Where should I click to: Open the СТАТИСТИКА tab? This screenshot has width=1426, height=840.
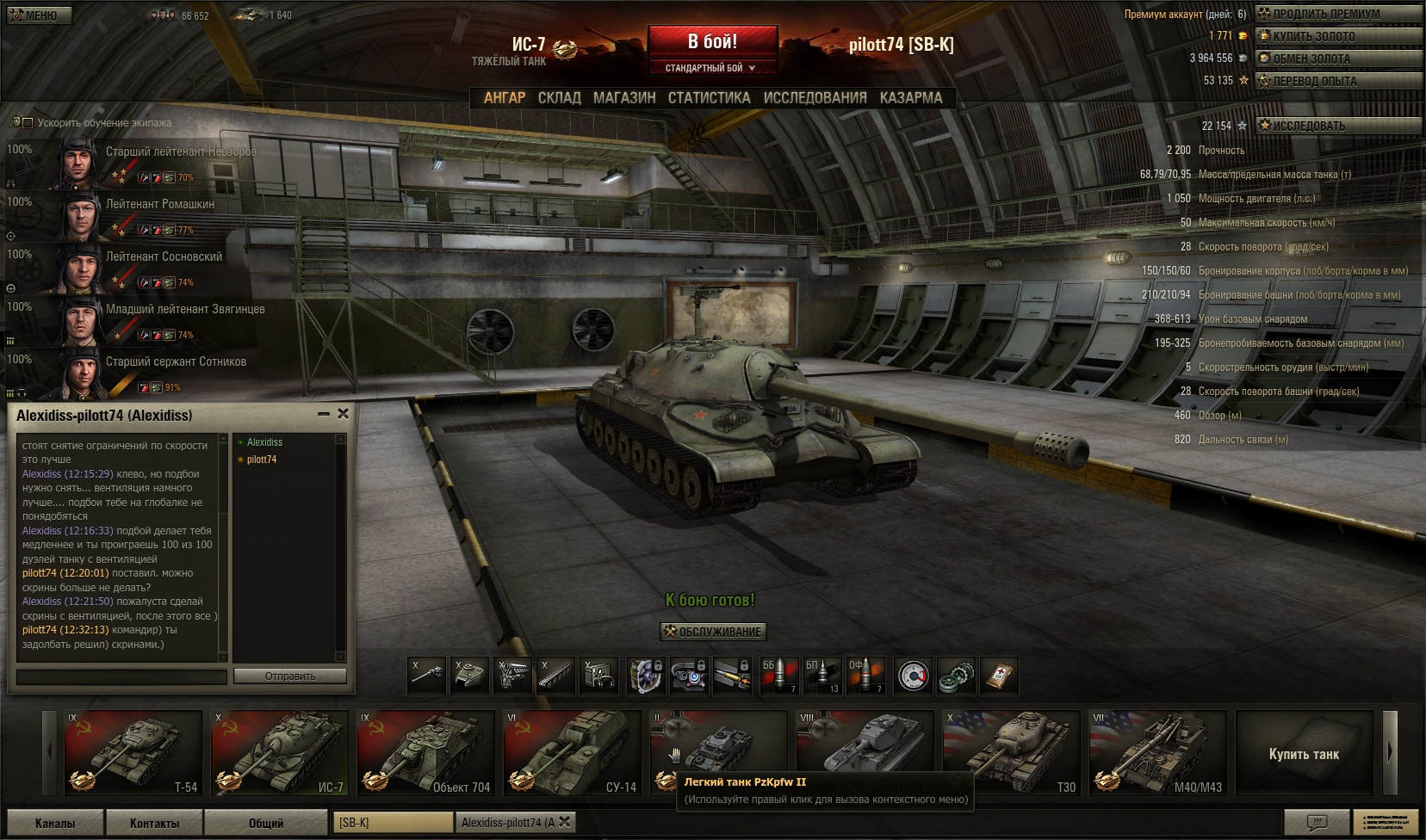pyautogui.click(x=709, y=97)
